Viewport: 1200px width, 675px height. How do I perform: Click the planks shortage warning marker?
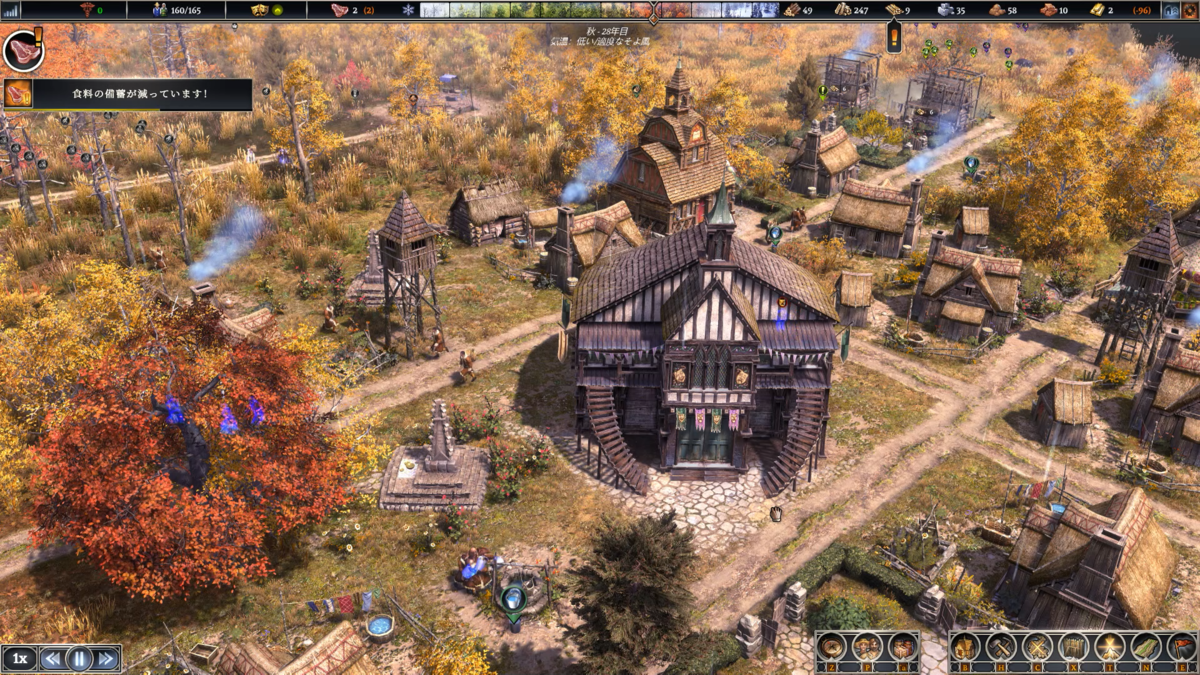tap(894, 37)
